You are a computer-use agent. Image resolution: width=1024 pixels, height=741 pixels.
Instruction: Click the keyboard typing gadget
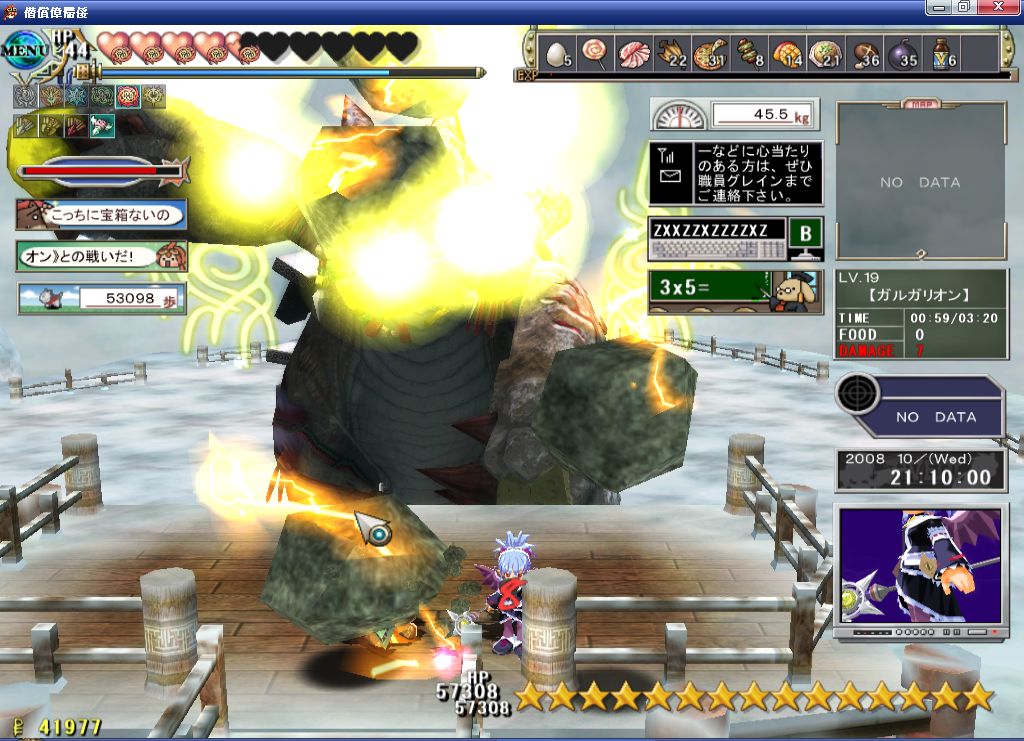click(734, 239)
